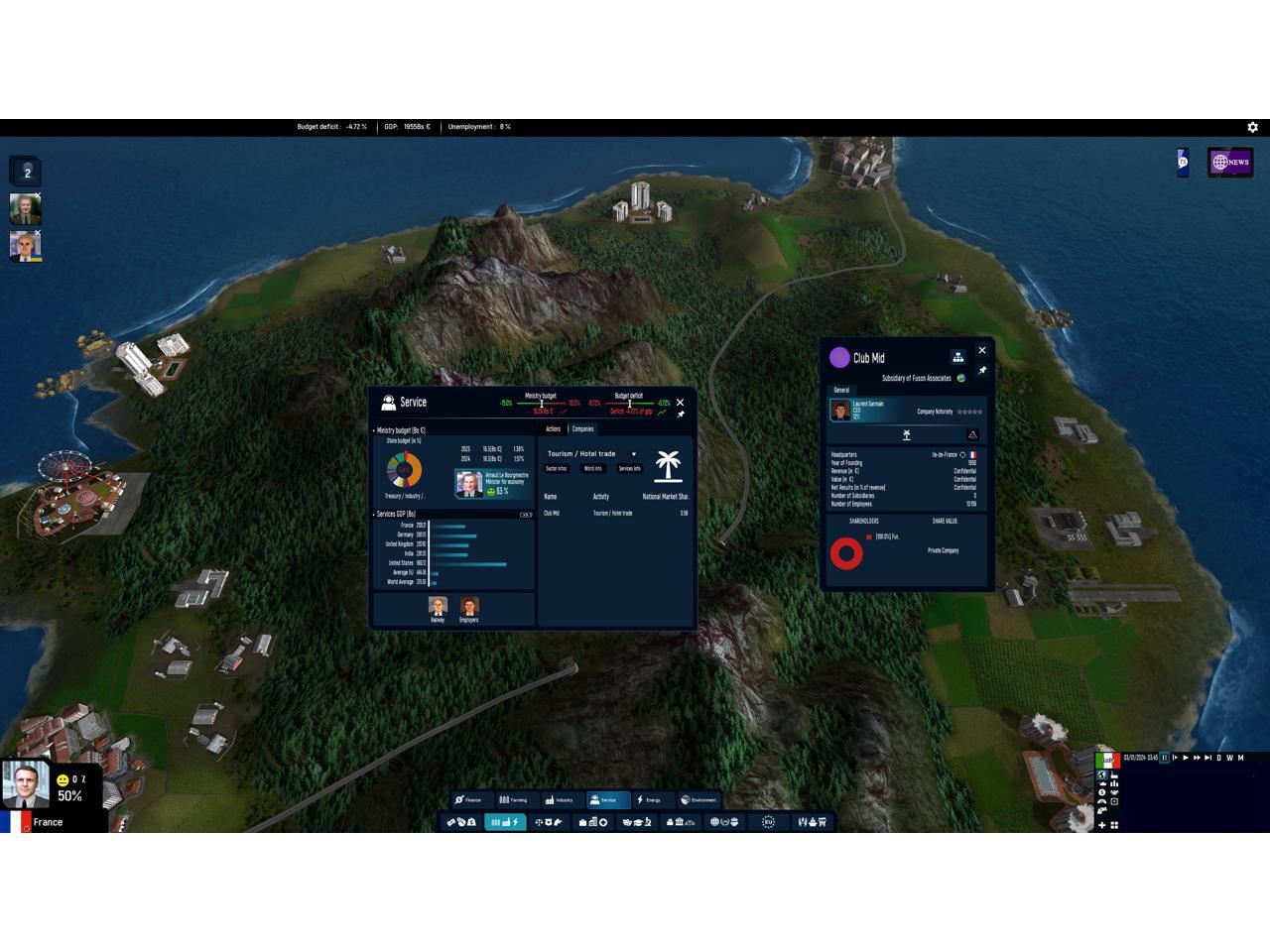Open the Energy ministry tab

[x=649, y=799]
